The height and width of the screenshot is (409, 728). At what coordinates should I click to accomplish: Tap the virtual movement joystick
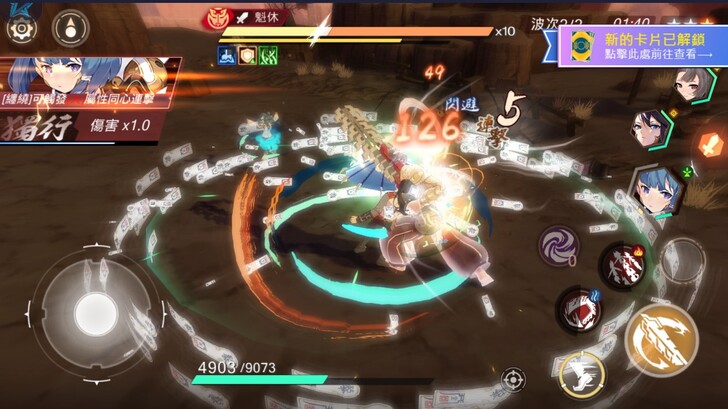tap(93, 308)
